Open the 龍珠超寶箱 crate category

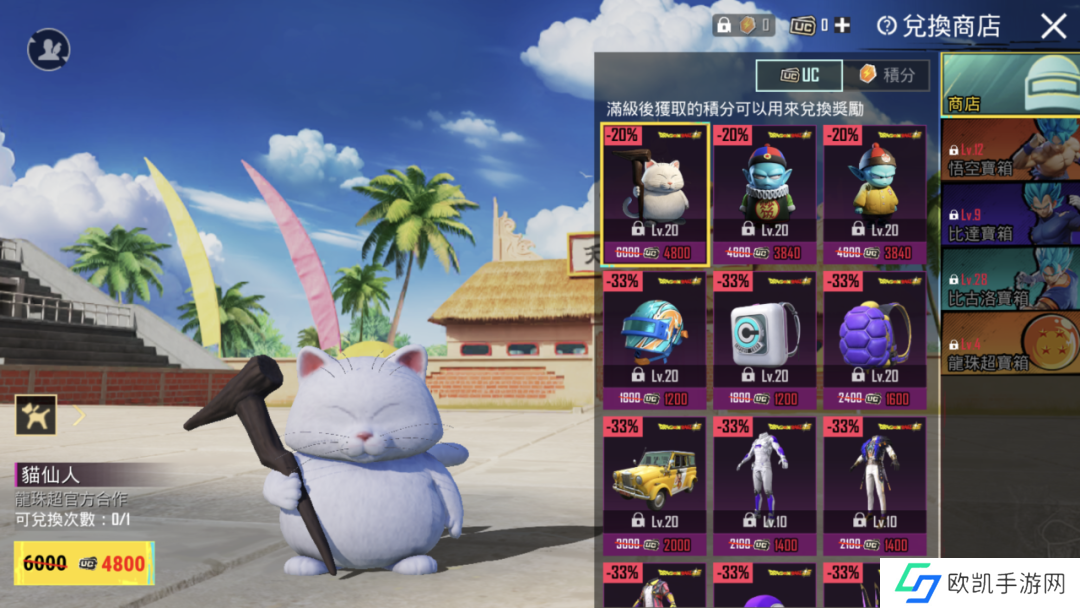pyautogui.click(x=1010, y=344)
